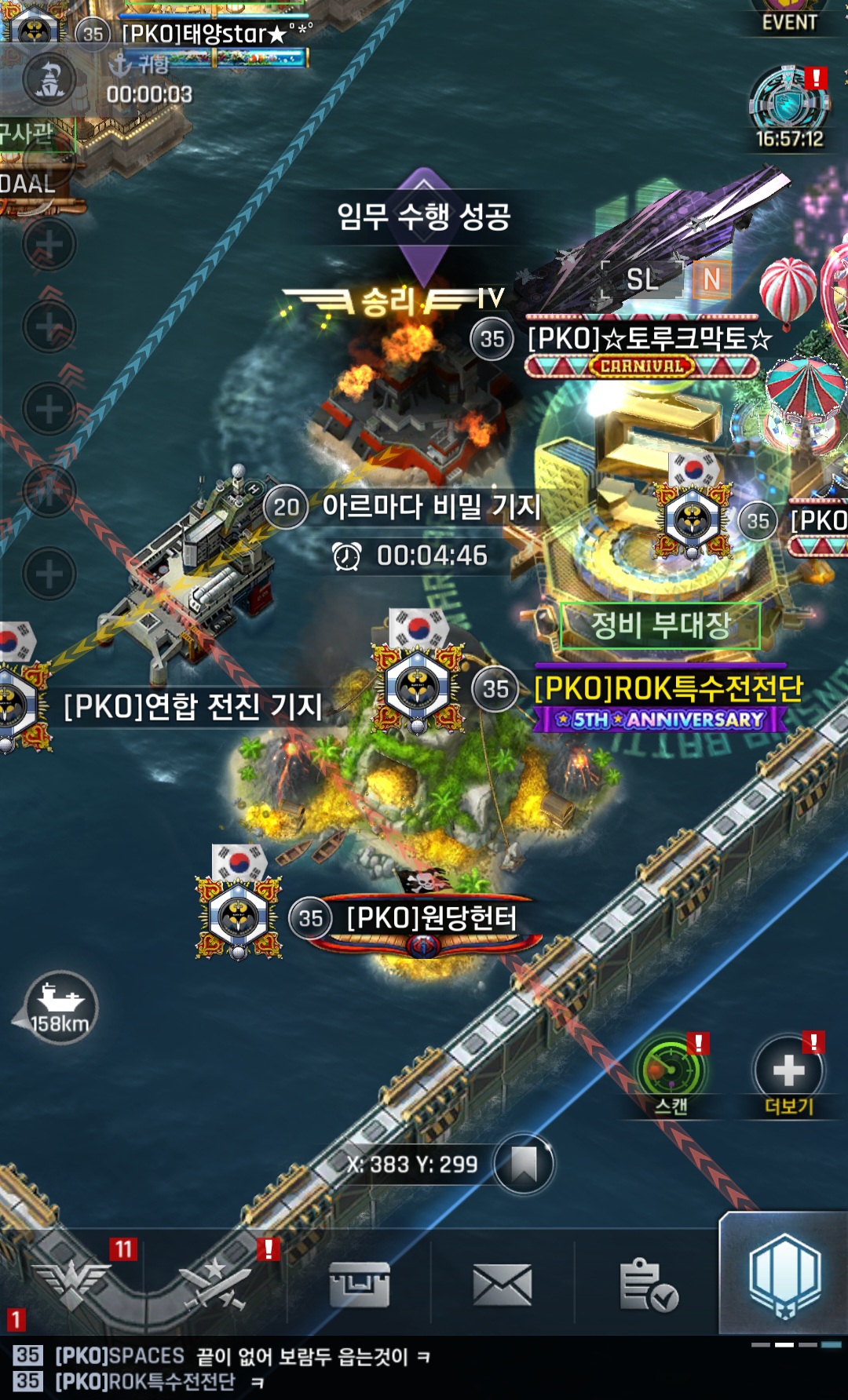Activate the 스캔 radar scan

(671, 1072)
